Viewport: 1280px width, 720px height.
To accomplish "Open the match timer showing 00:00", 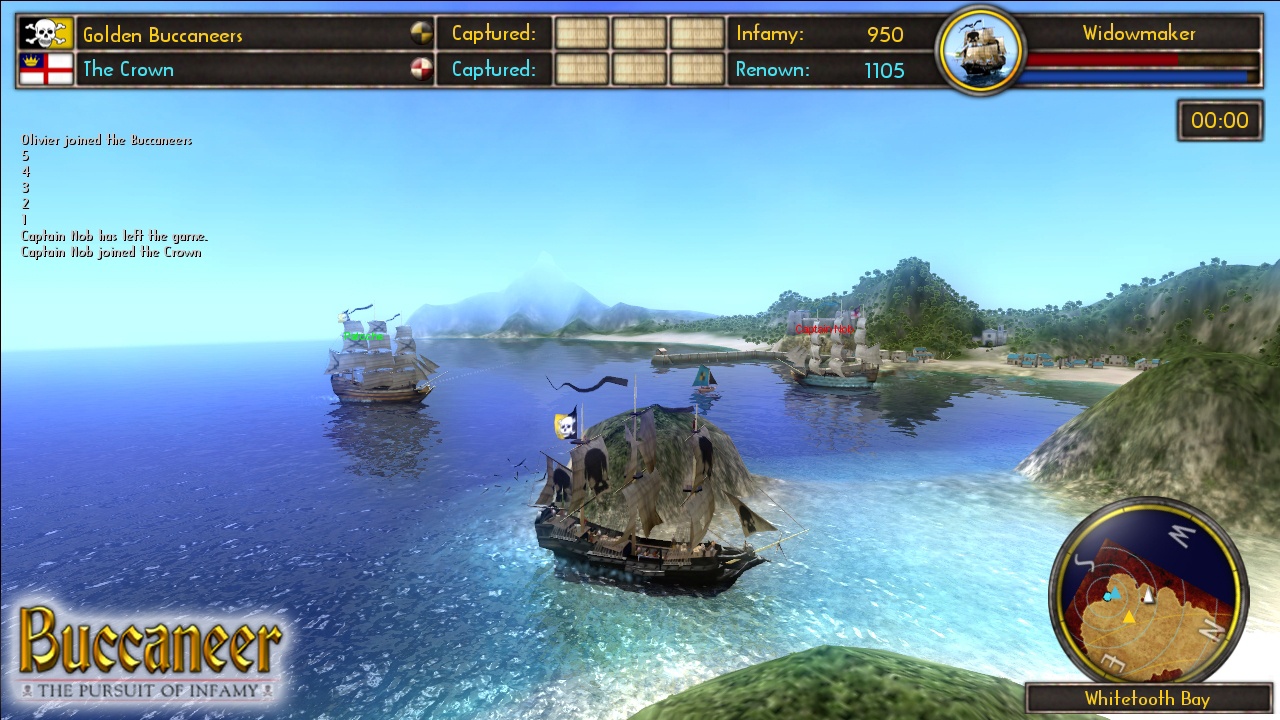I will [1219, 119].
